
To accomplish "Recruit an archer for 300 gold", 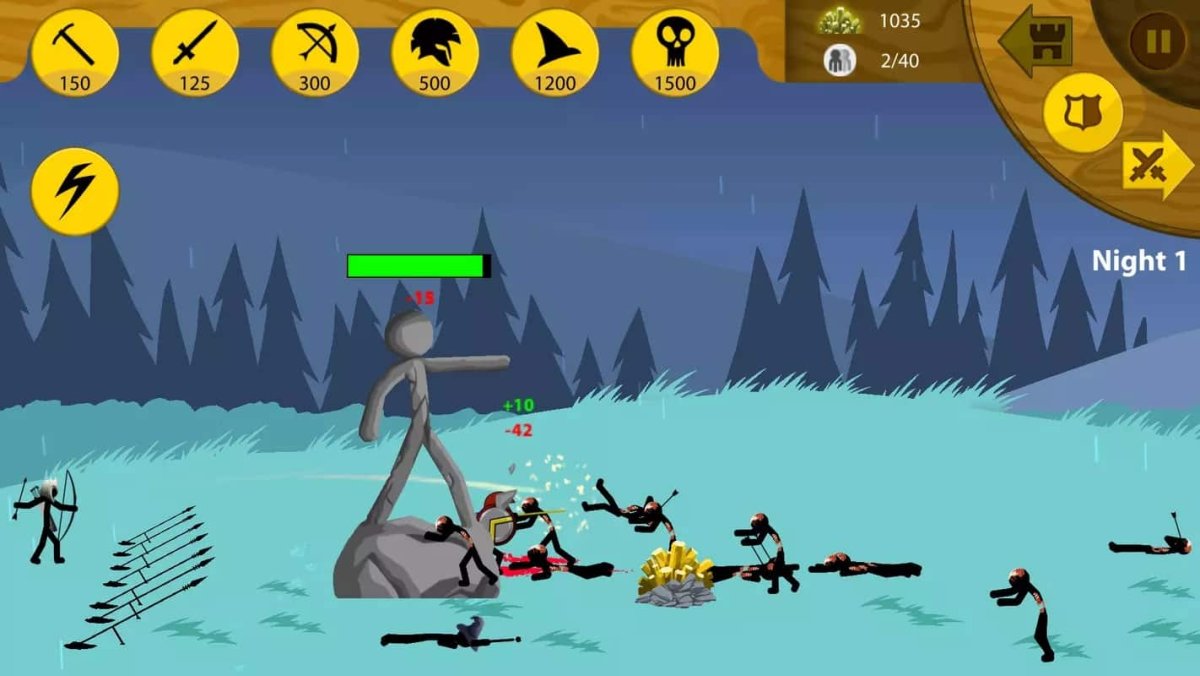I will pos(315,53).
